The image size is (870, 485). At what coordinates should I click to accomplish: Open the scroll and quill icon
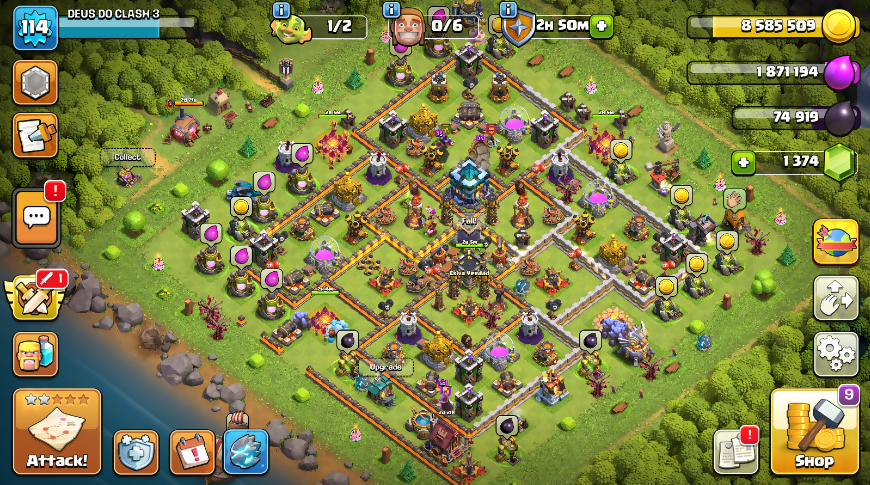35,135
